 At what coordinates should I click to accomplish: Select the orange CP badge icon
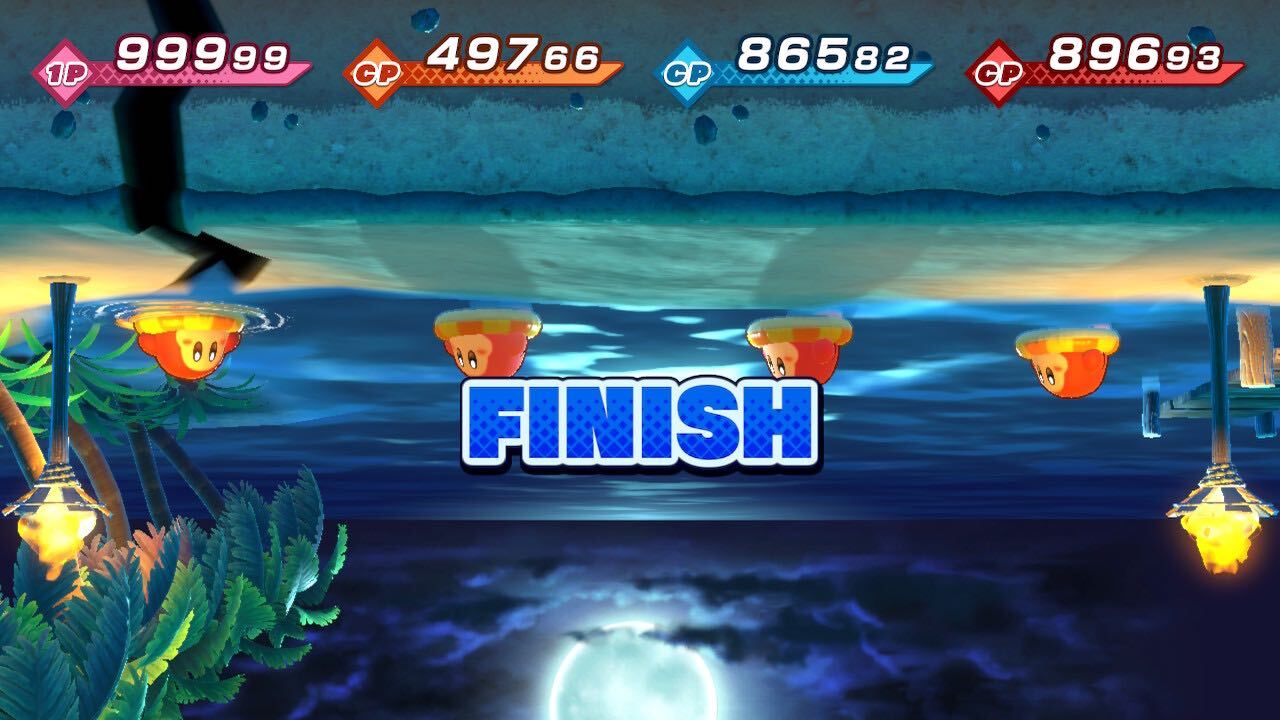[378, 67]
